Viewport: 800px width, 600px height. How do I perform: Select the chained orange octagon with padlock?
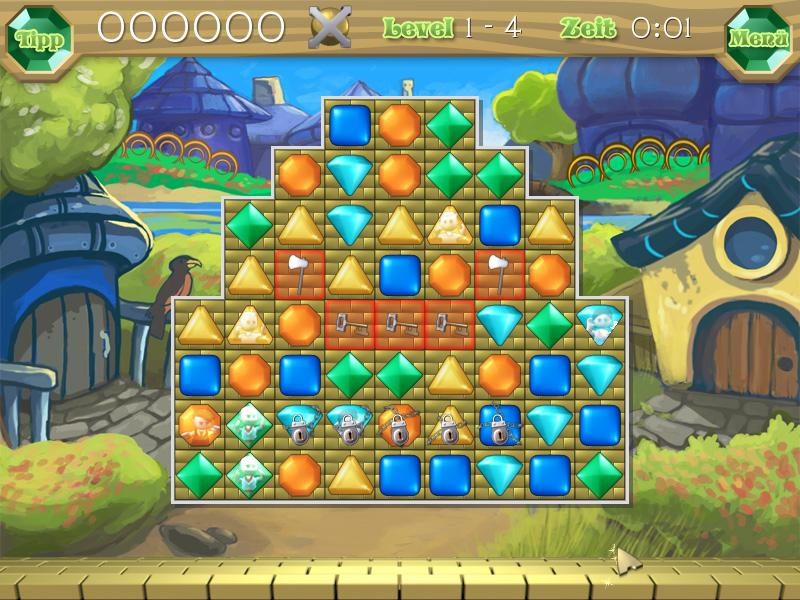pos(399,425)
